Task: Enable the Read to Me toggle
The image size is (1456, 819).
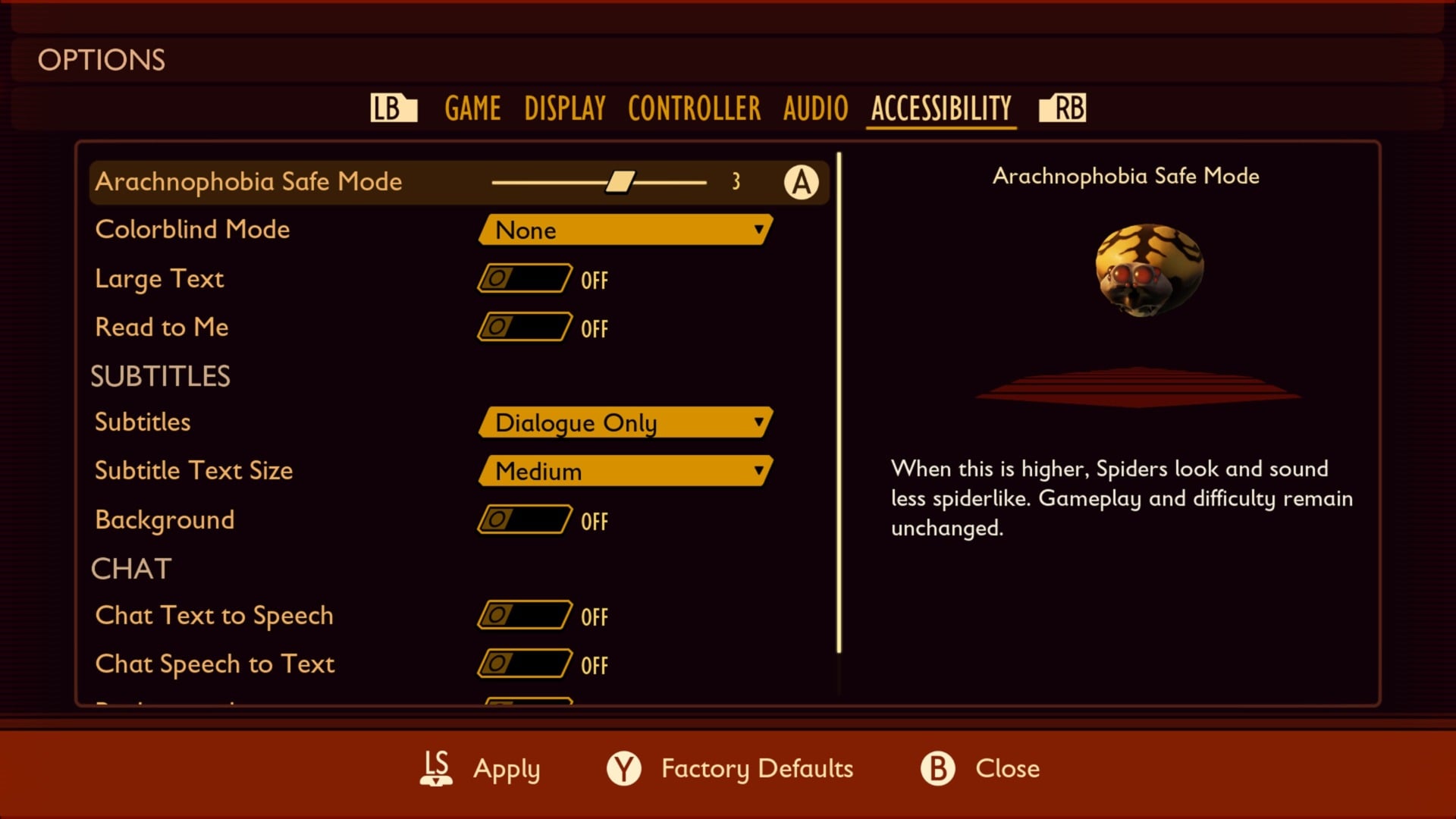Action: click(525, 327)
